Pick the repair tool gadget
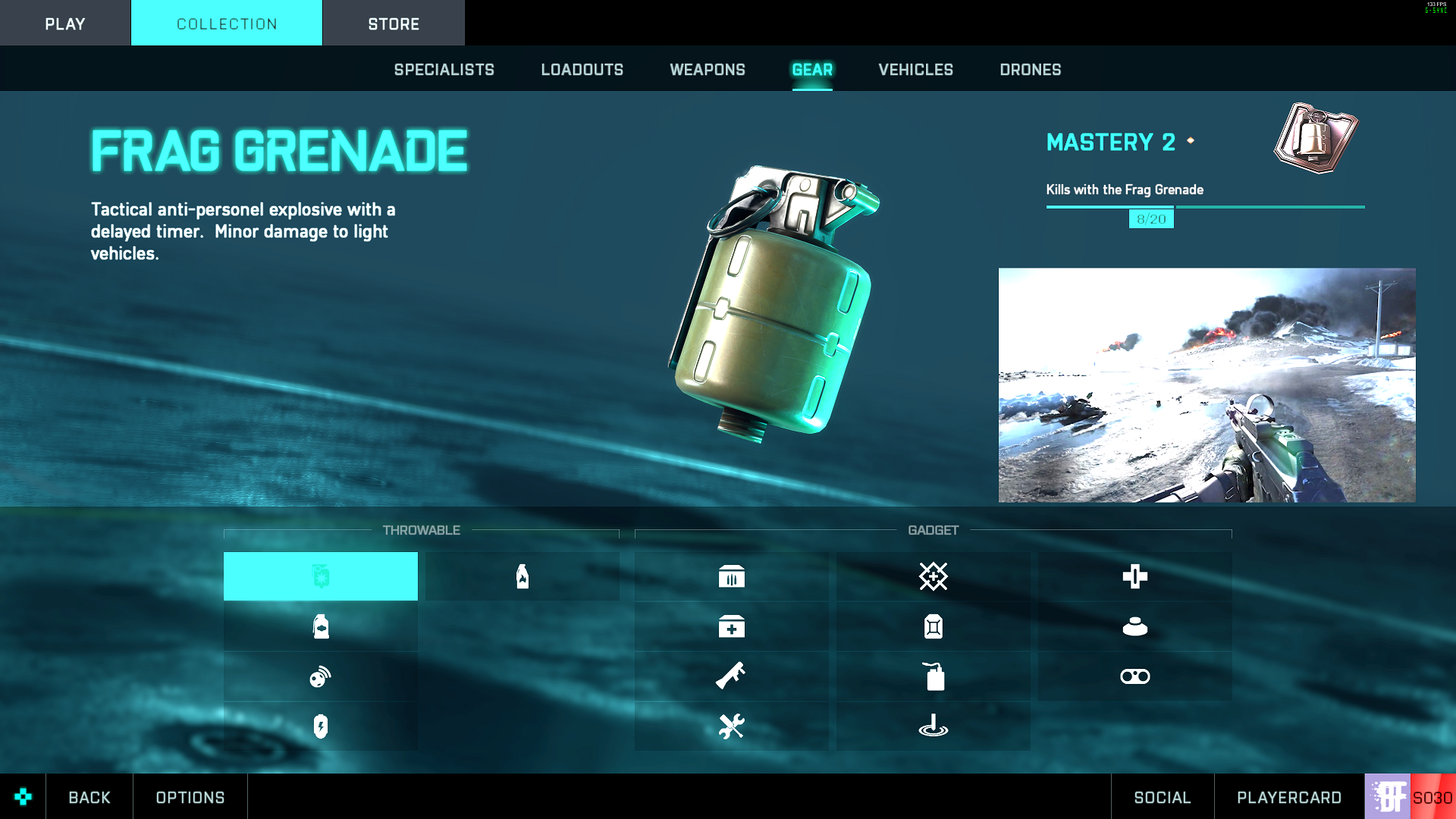This screenshot has height=819, width=1456. (x=731, y=726)
